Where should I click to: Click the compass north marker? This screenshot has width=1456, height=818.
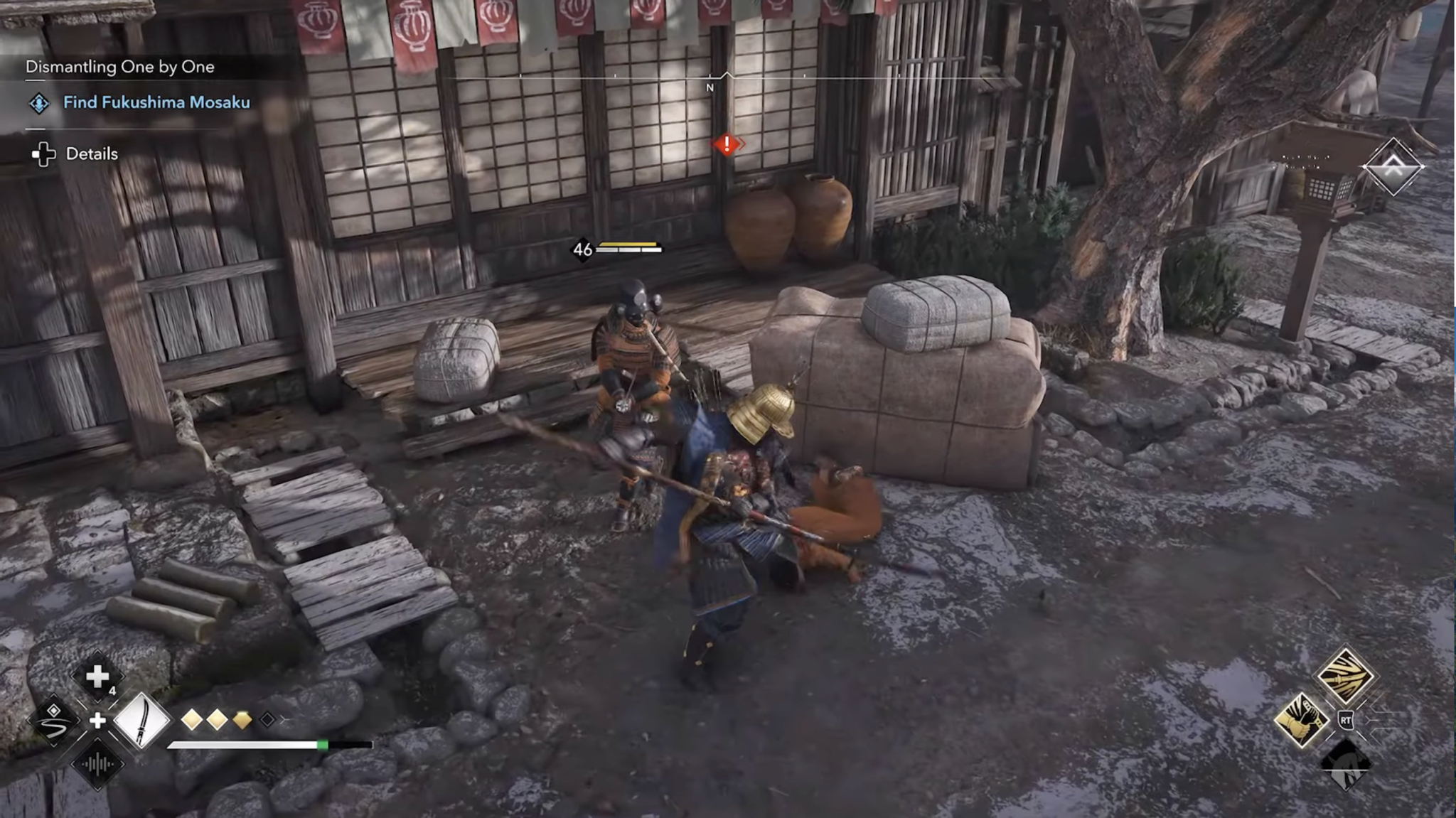tap(710, 87)
